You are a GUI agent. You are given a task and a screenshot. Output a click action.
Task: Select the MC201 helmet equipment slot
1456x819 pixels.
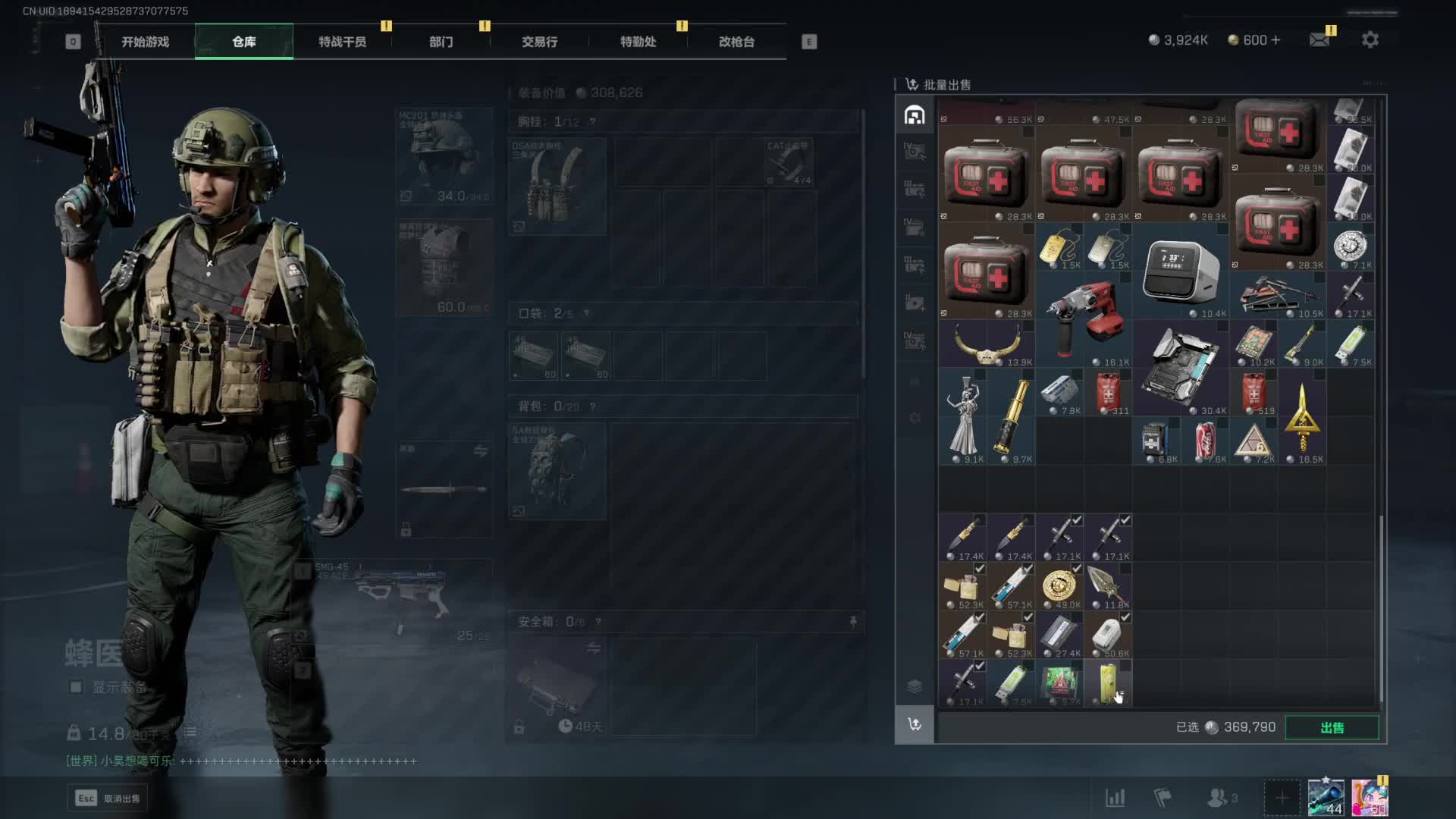click(x=444, y=156)
